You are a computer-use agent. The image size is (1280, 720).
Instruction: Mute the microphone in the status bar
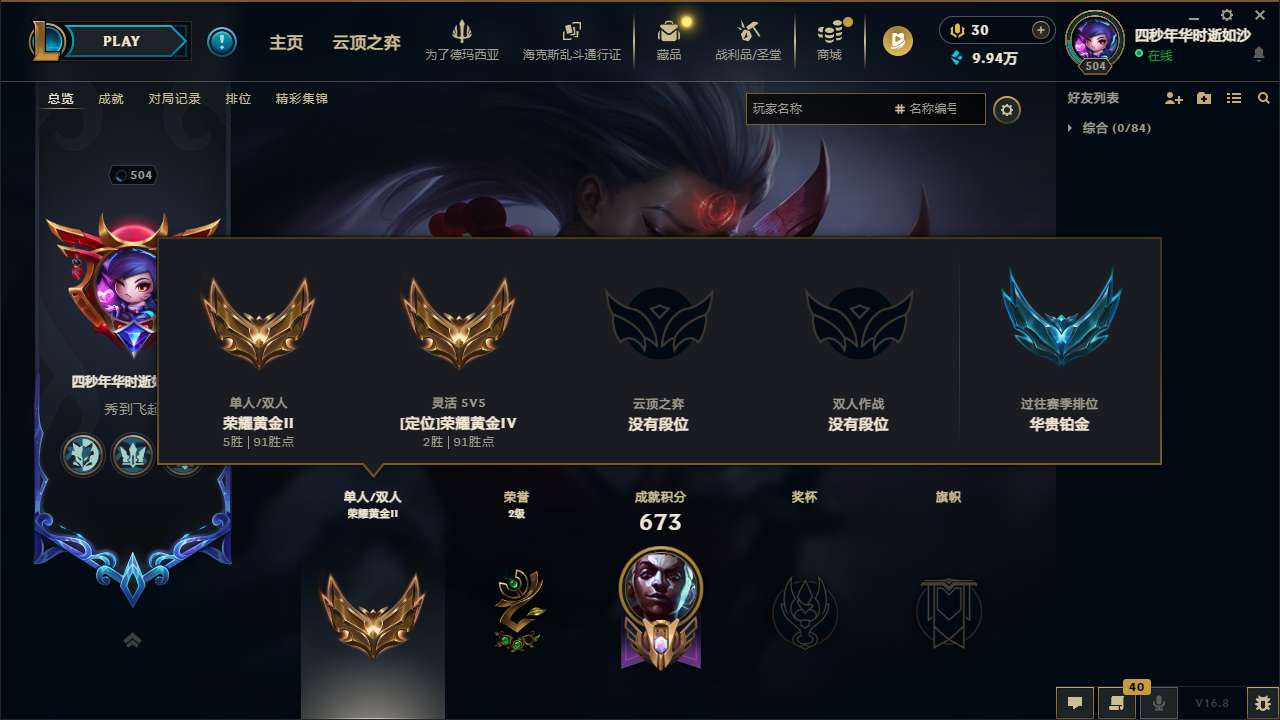[x=1159, y=703]
